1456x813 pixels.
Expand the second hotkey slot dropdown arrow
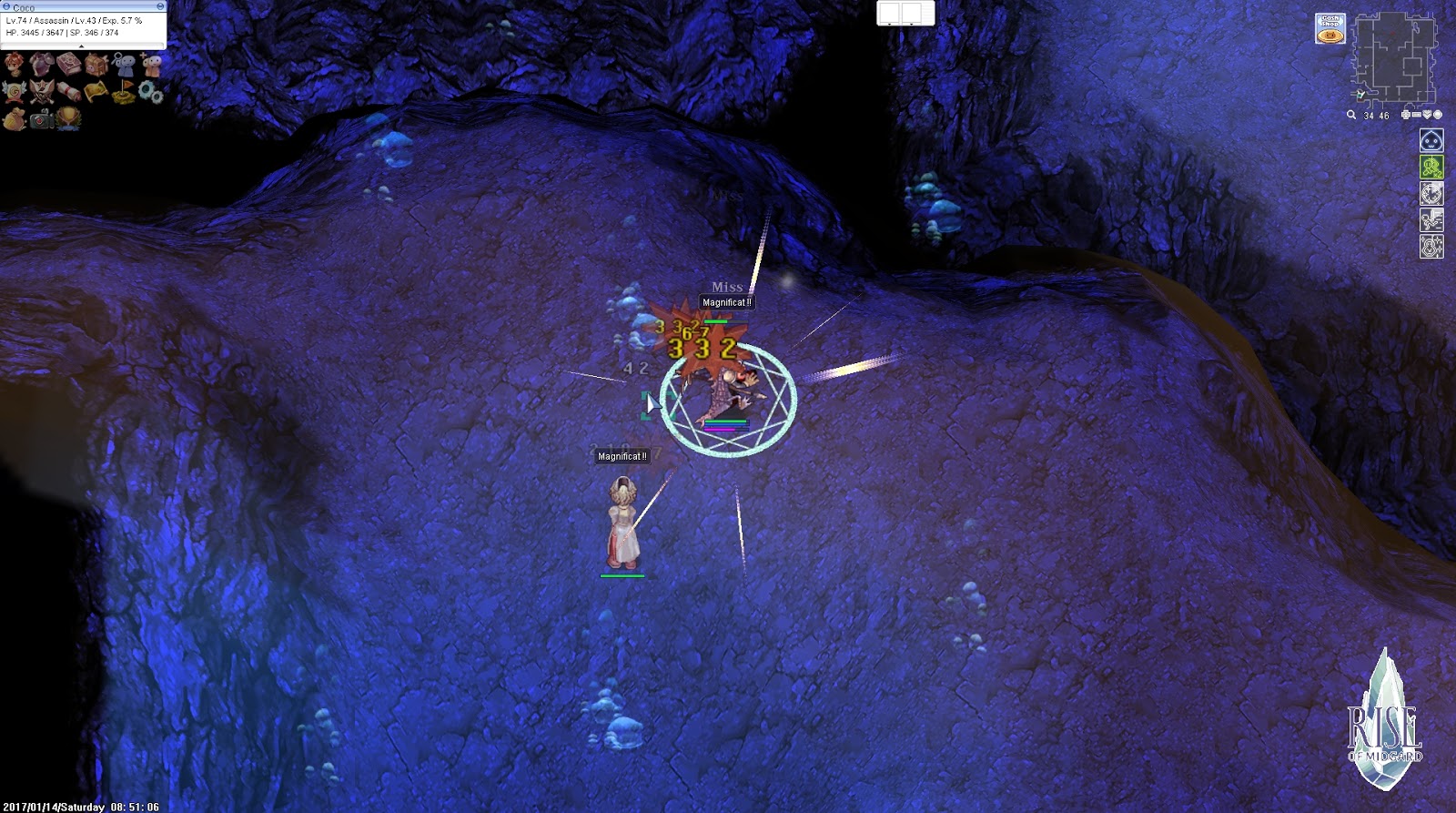(x=912, y=25)
